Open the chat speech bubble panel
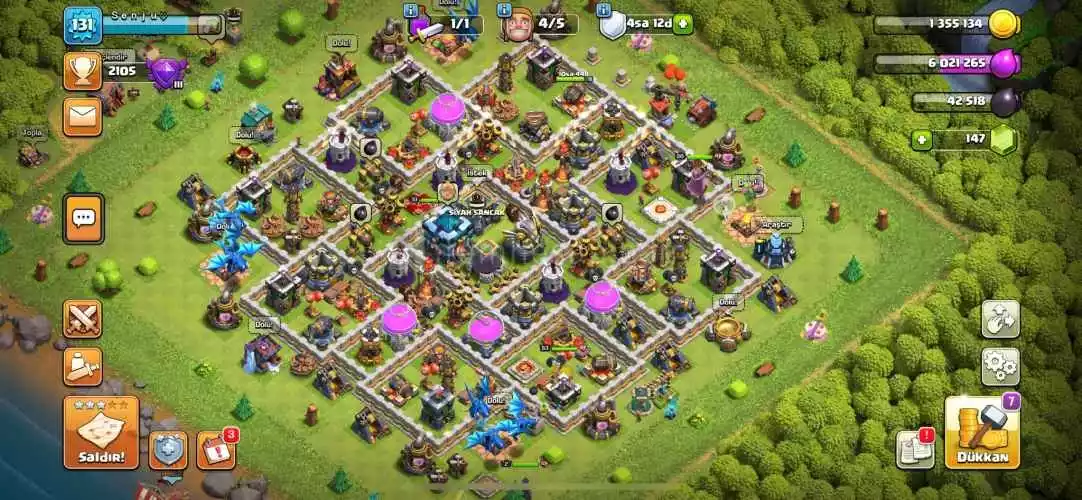This screenshot has height=500, width=1082. tap(83, 217)
